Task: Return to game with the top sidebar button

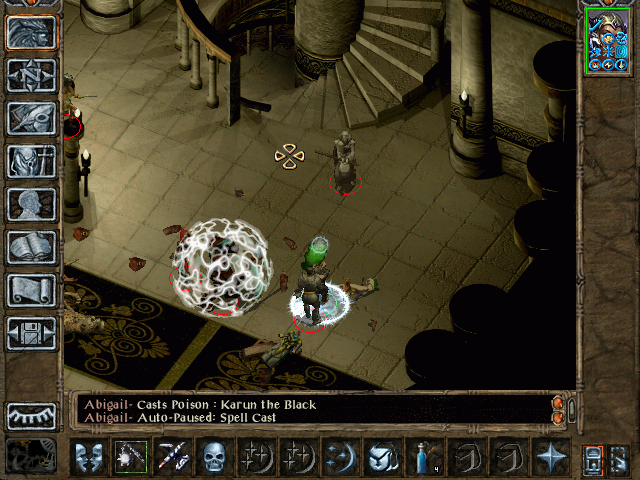Action: point(31,32)
